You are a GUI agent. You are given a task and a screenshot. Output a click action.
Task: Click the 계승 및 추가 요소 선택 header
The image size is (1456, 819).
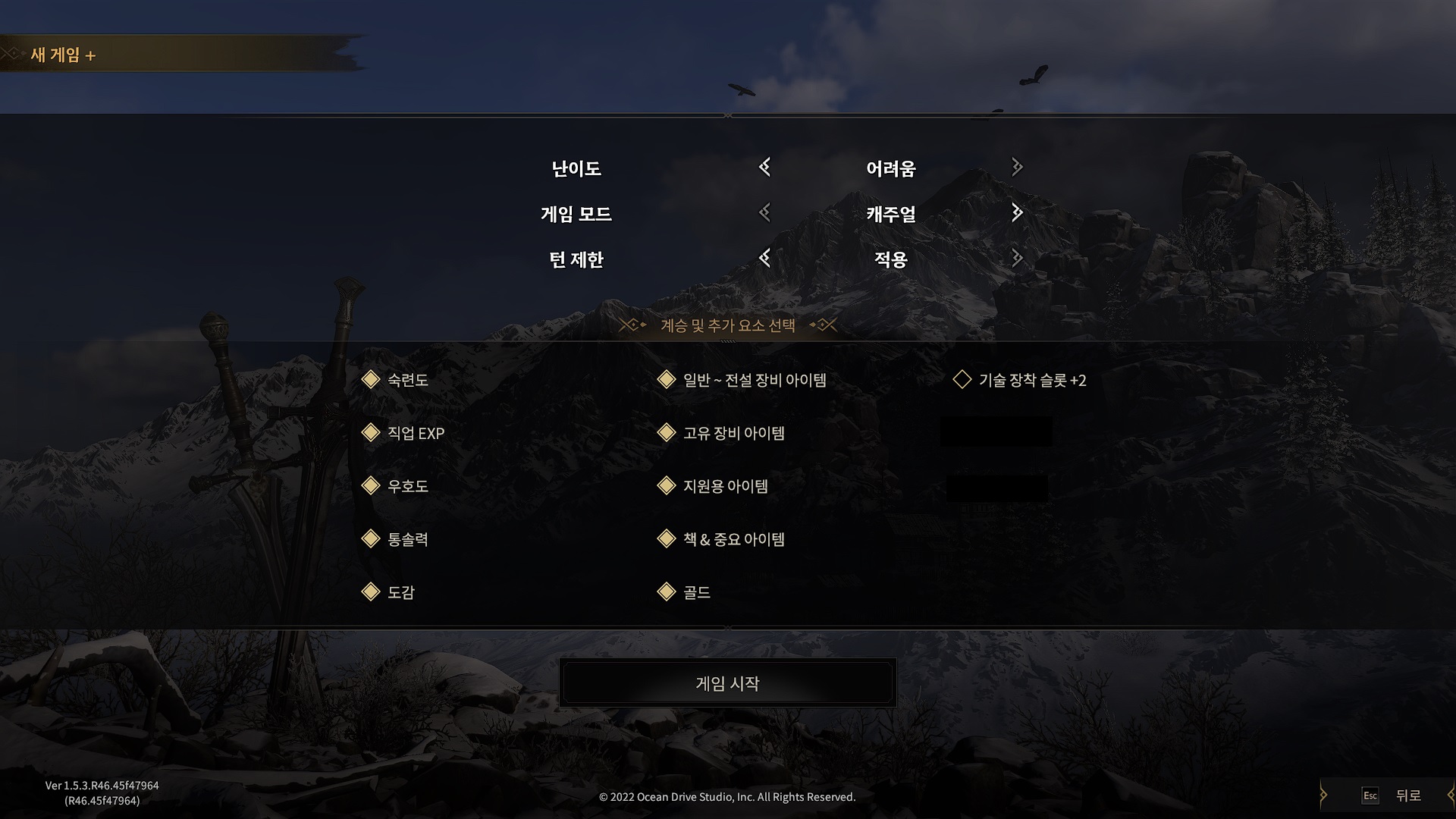[x=726, y=325]
